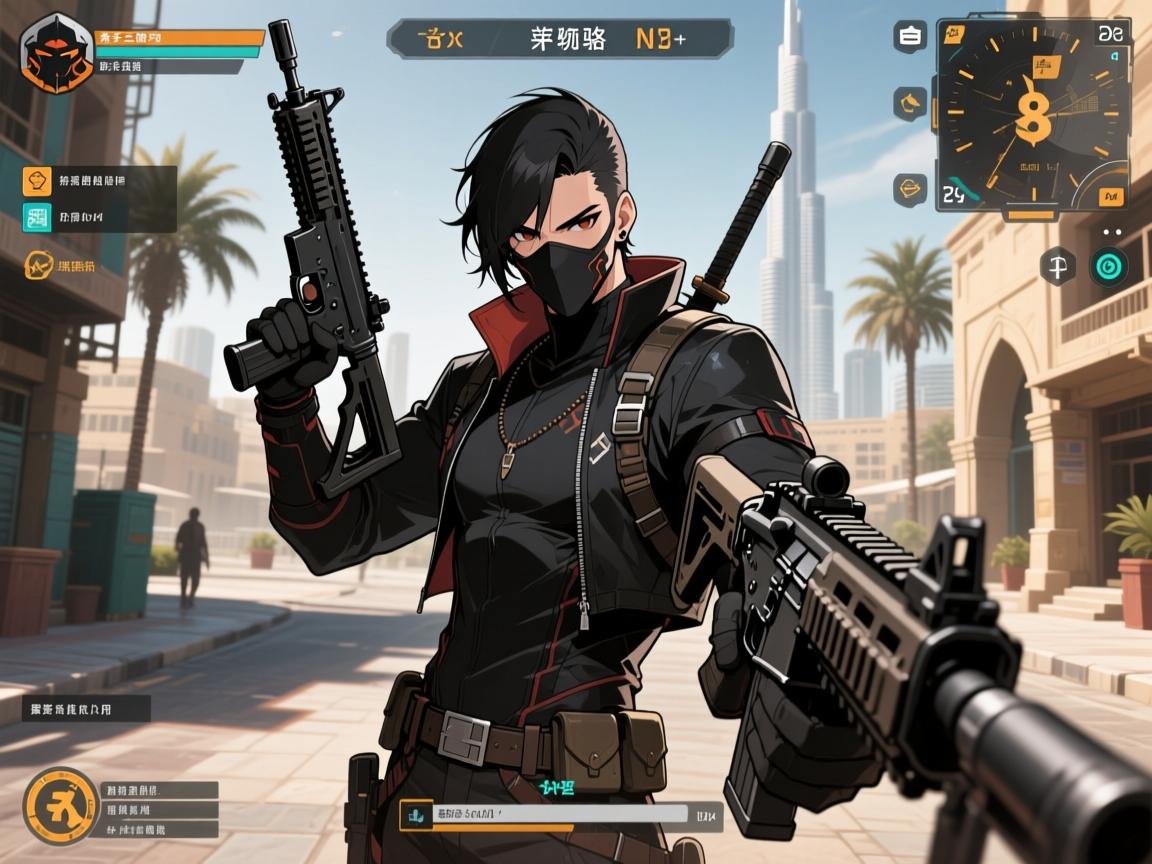Click the top center banner panel

(559, 38)
